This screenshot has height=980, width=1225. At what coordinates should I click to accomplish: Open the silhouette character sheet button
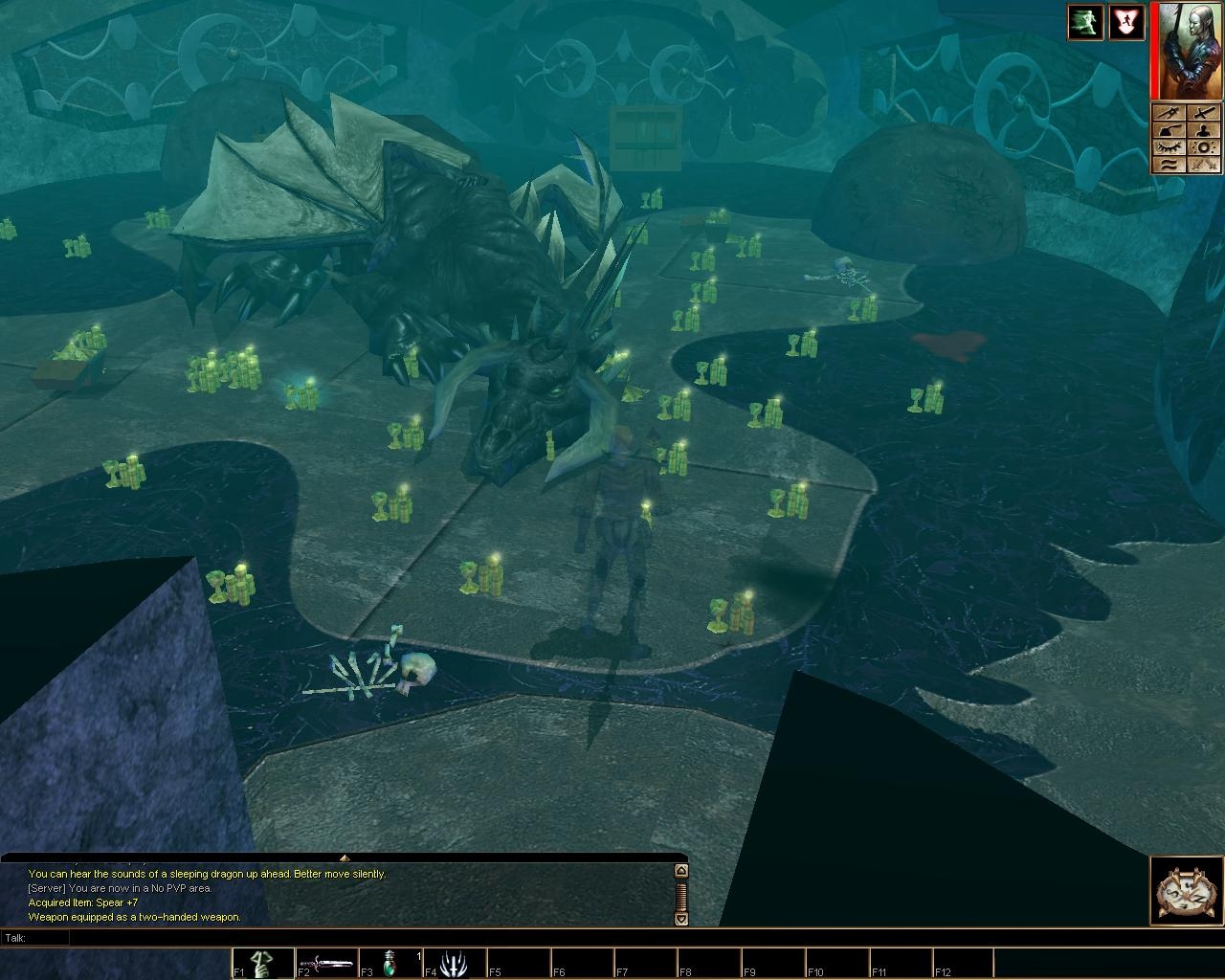(1204, 130)
